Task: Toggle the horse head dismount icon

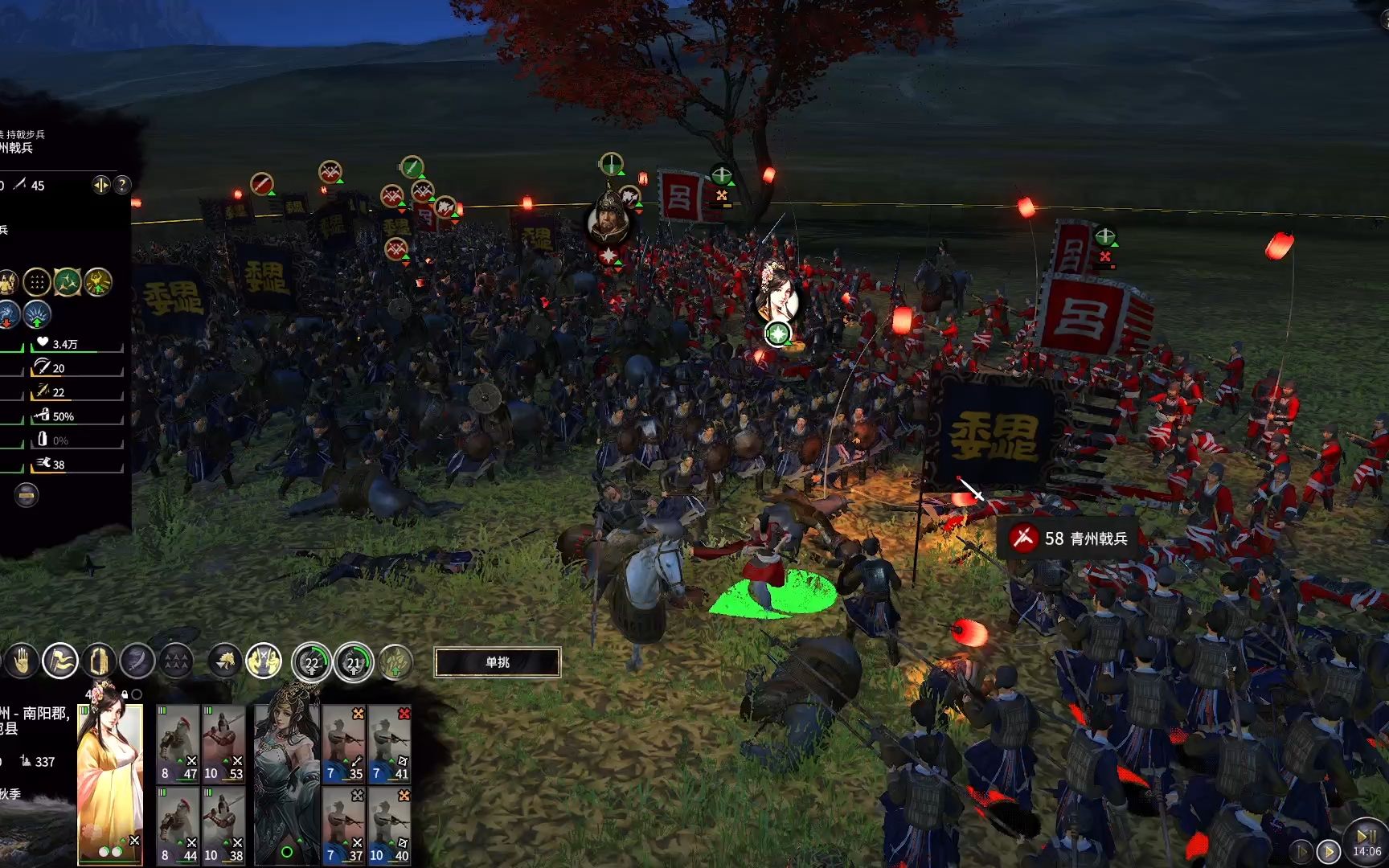Action: click(x=225, y=661)
